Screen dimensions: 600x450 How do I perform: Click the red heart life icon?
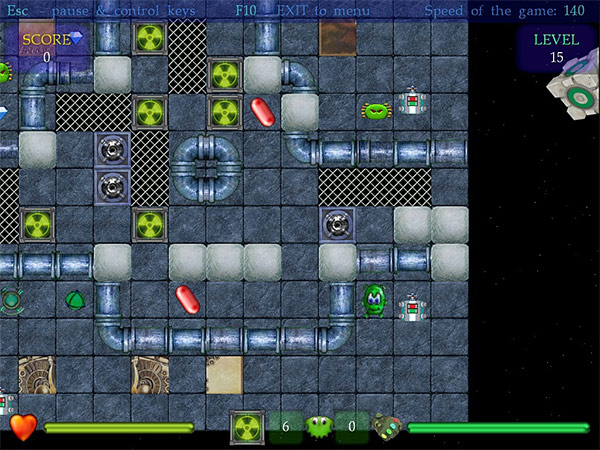pos(24,427)
